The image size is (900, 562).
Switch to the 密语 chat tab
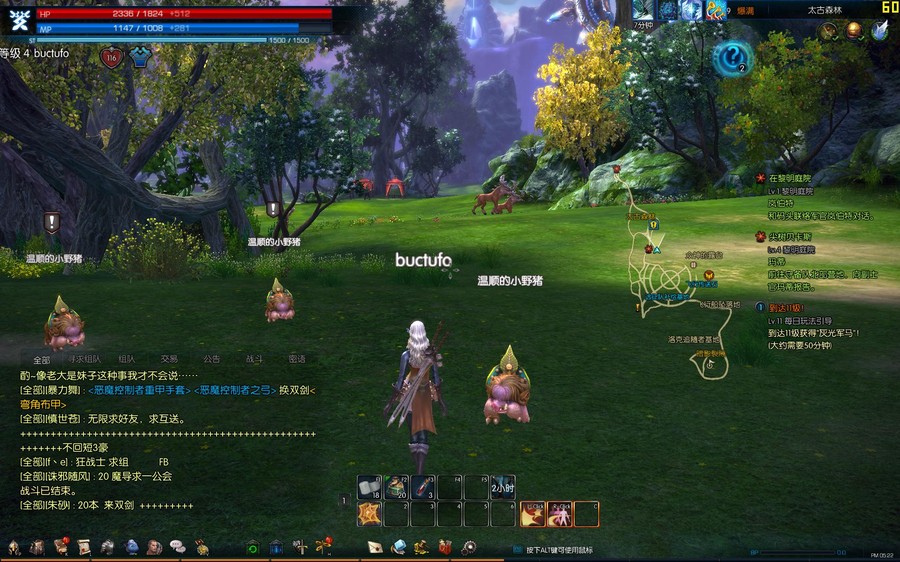296,359
